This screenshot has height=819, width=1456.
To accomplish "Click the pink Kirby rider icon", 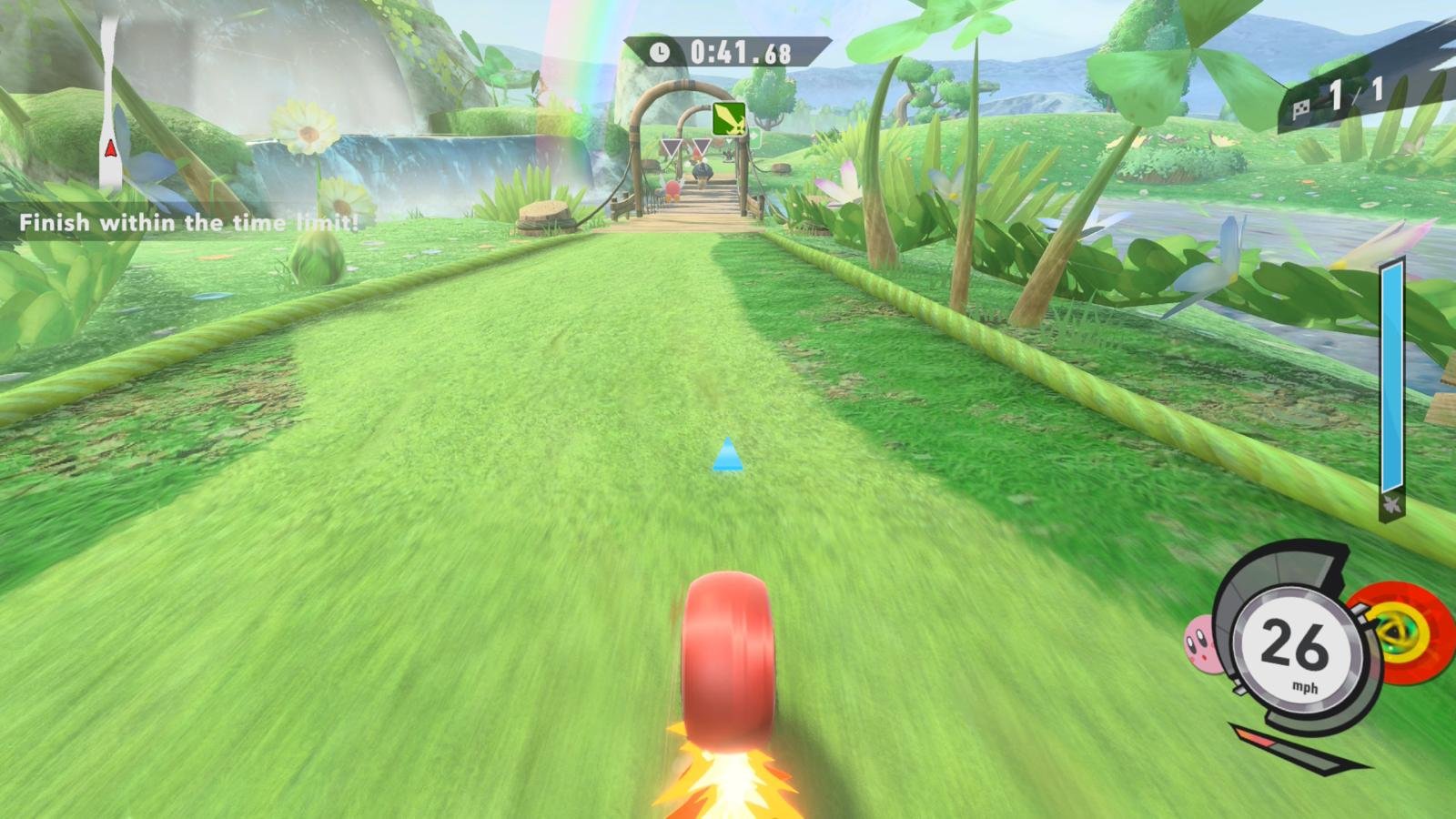I will click(x=1203, y=643).
